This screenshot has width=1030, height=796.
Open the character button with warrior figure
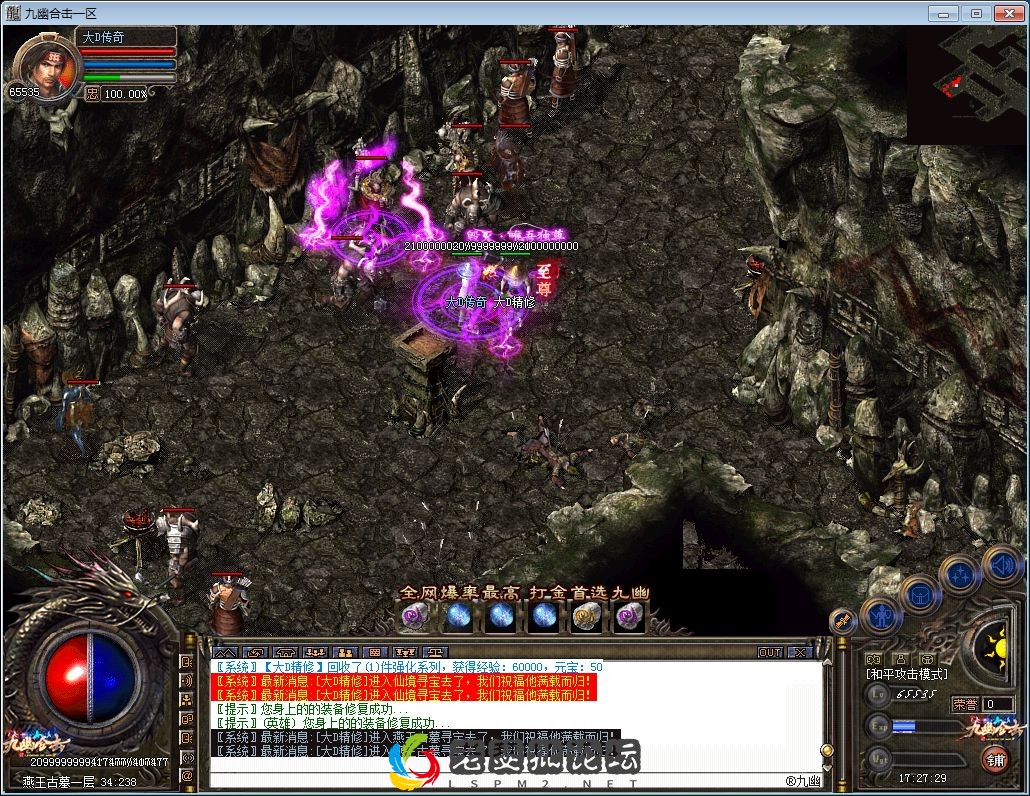click(881, 616)
